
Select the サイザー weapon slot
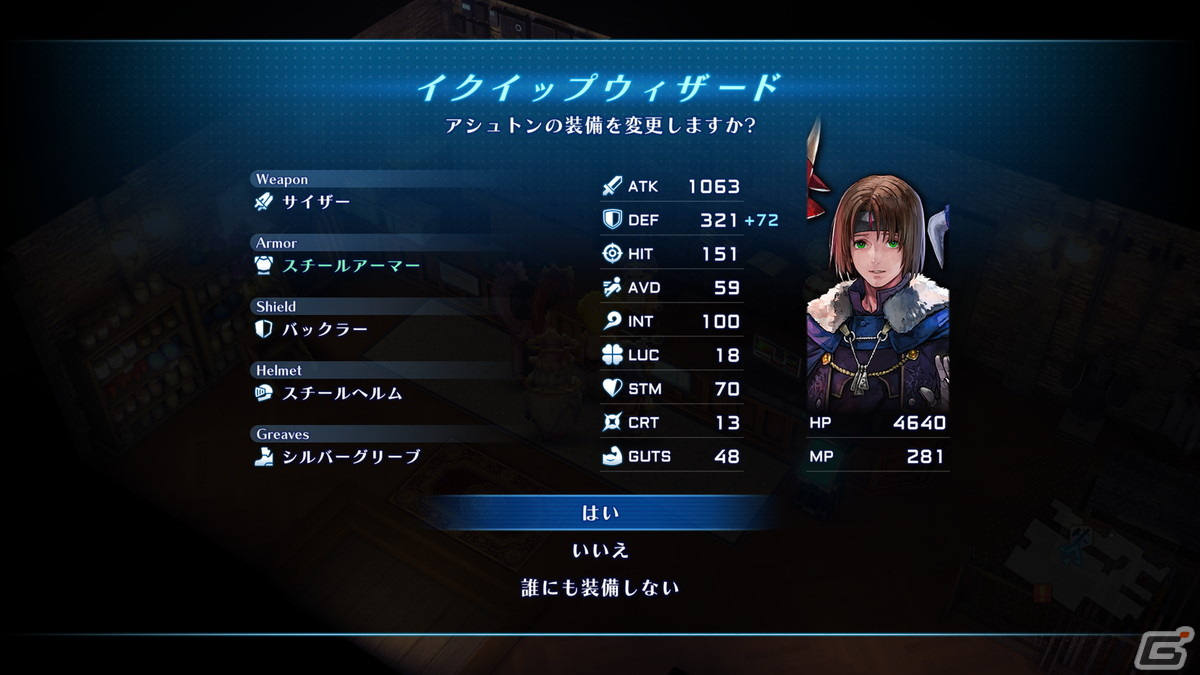[316, 202]
